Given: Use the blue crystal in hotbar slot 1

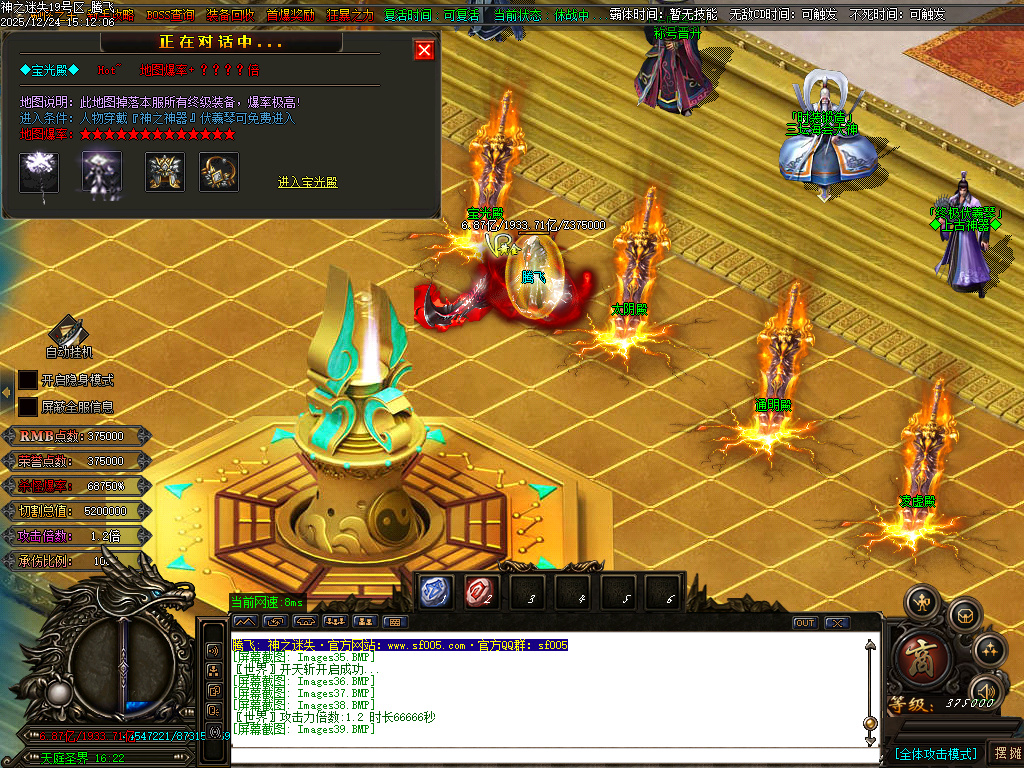Looking at the screenshot, I should click(436, 593).
